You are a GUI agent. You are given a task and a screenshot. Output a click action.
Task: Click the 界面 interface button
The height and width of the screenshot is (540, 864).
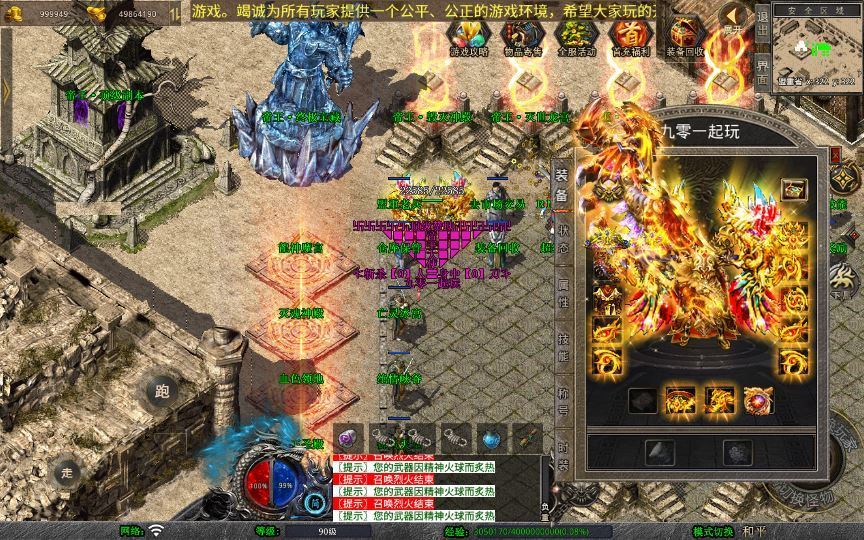coord(763,73)
